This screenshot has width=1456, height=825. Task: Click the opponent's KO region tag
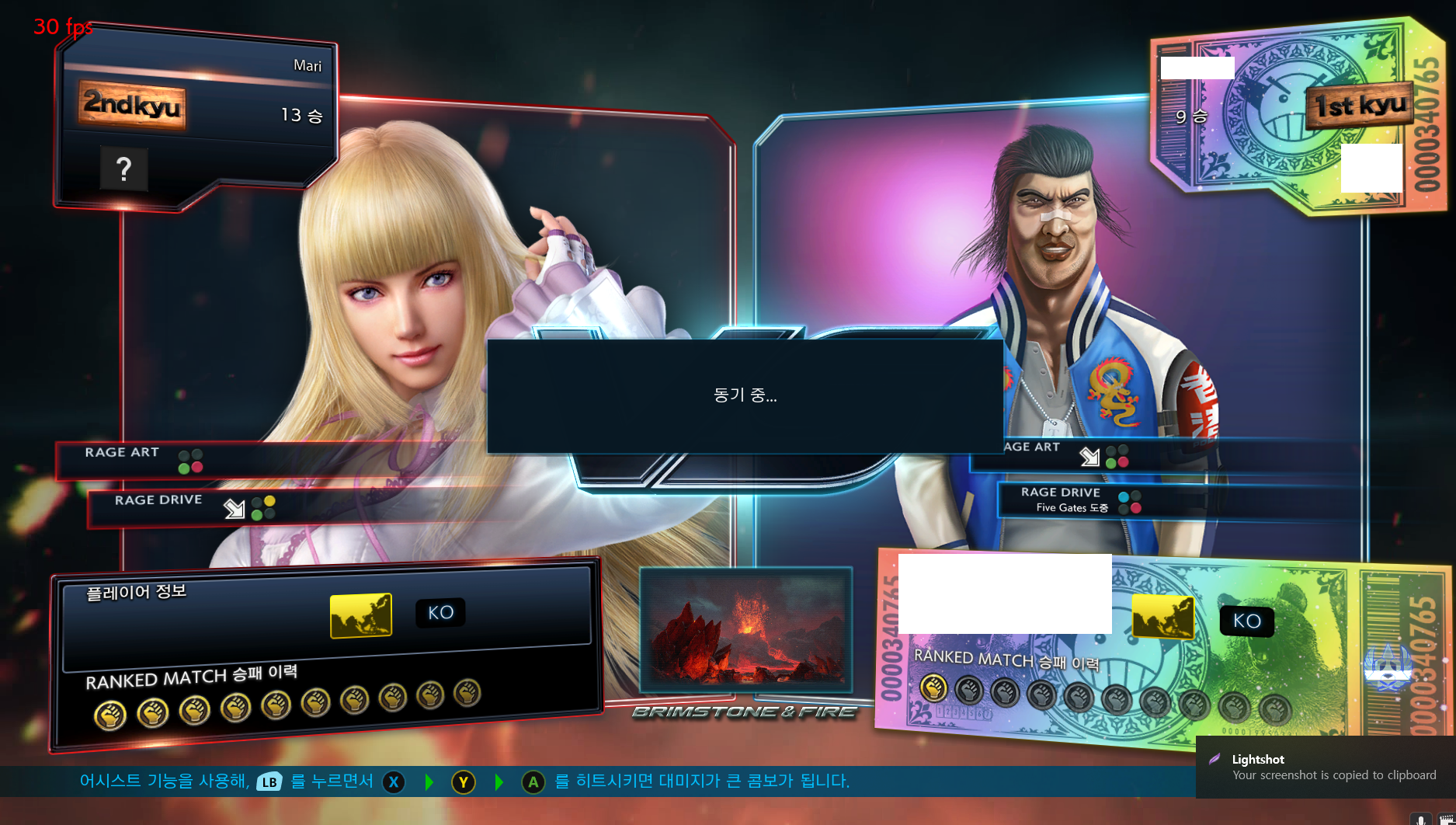click(1246, 621)
